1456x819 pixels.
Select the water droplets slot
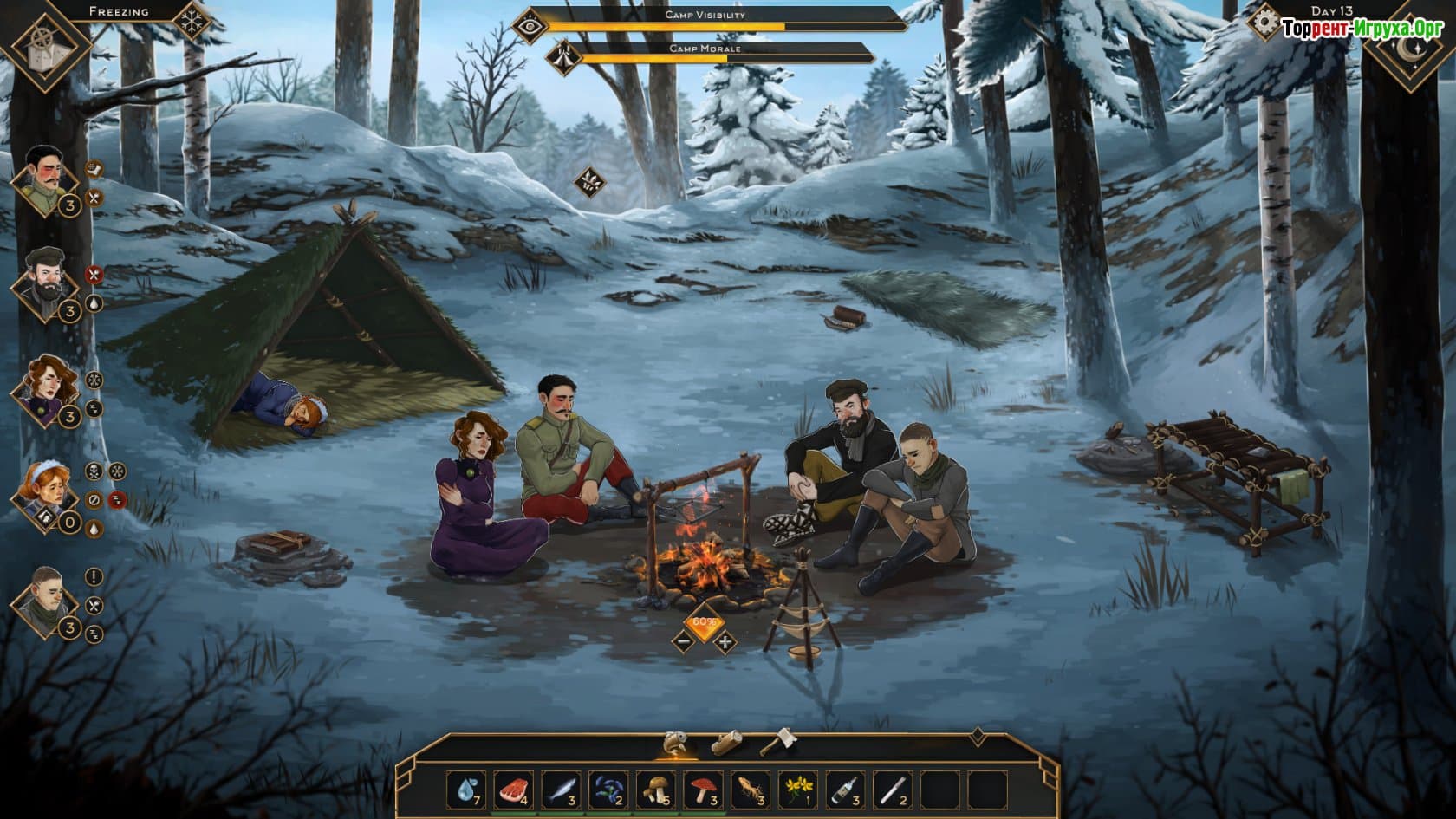point(468,790)
